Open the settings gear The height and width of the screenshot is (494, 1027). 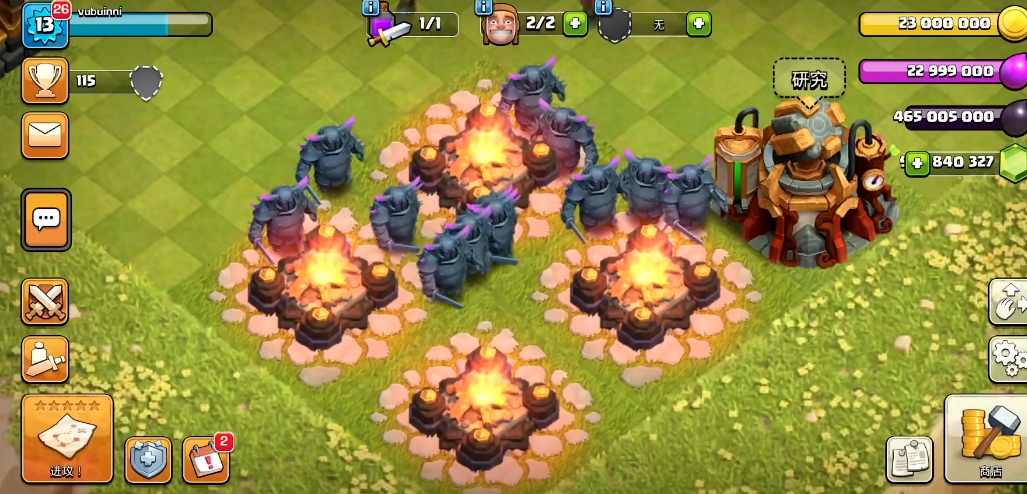(x=1008, y=357)
